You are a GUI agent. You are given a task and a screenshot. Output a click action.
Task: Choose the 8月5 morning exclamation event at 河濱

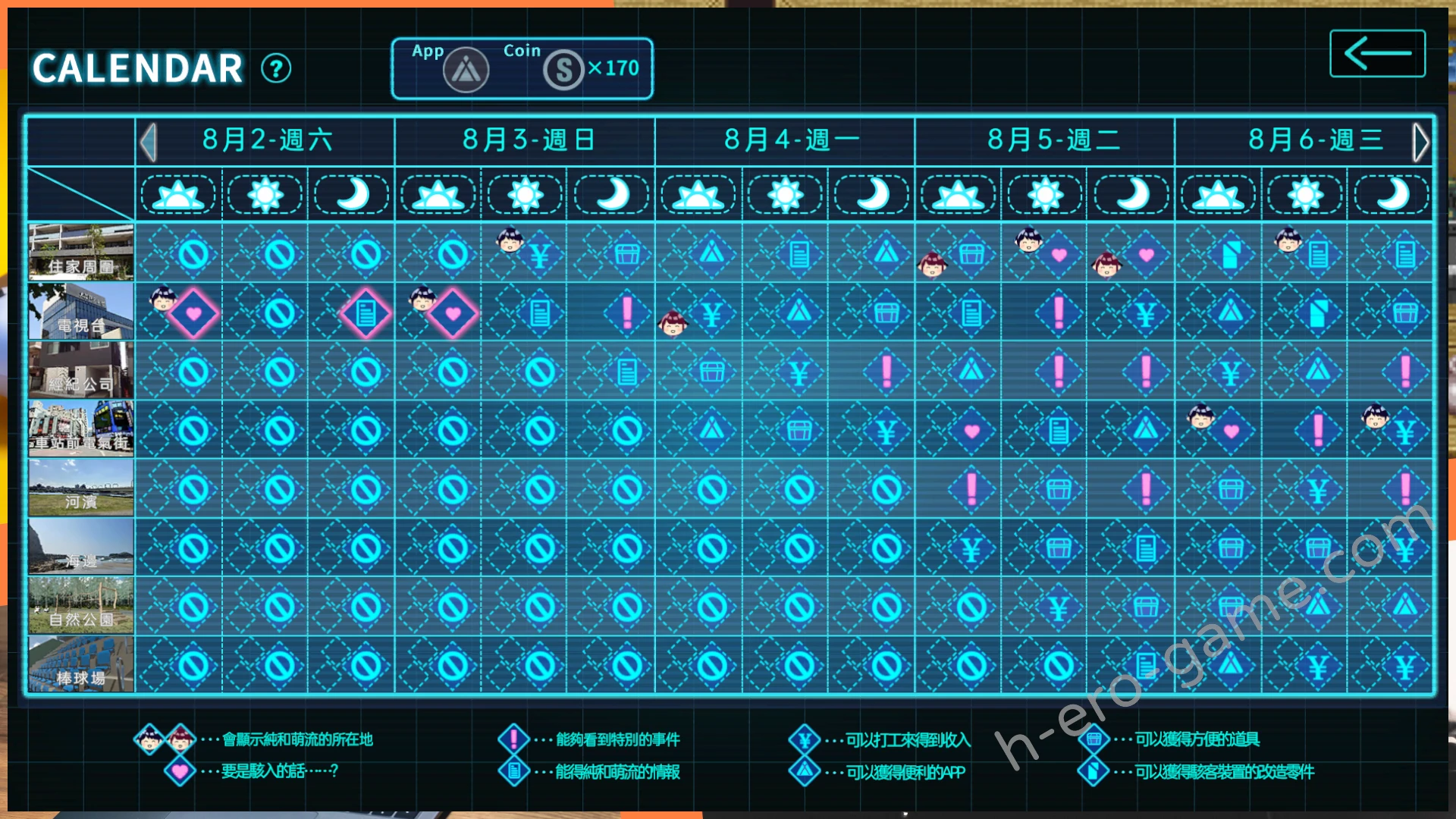pyautogui.click(x=971, y=490)
